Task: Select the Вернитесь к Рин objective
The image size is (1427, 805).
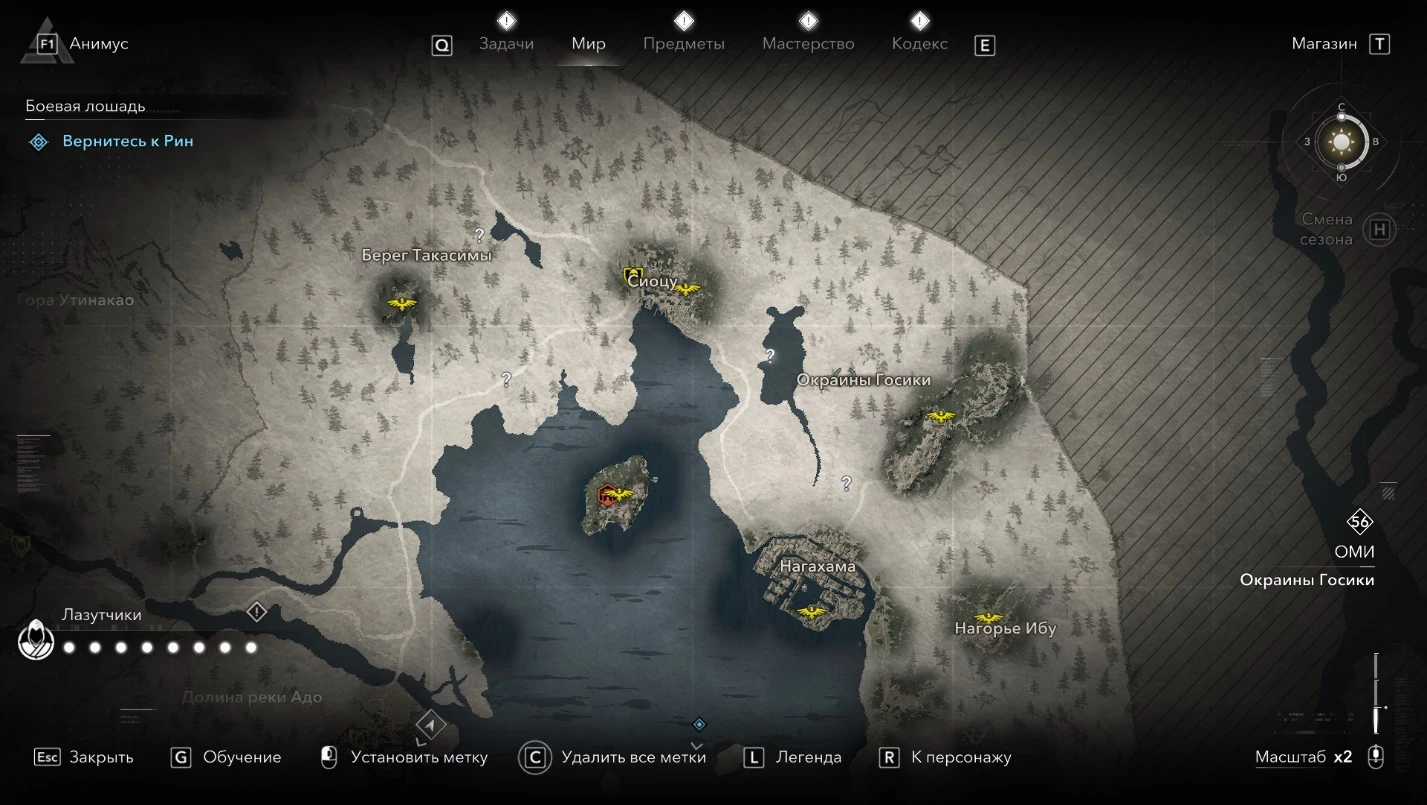Action: pos(128,142)
